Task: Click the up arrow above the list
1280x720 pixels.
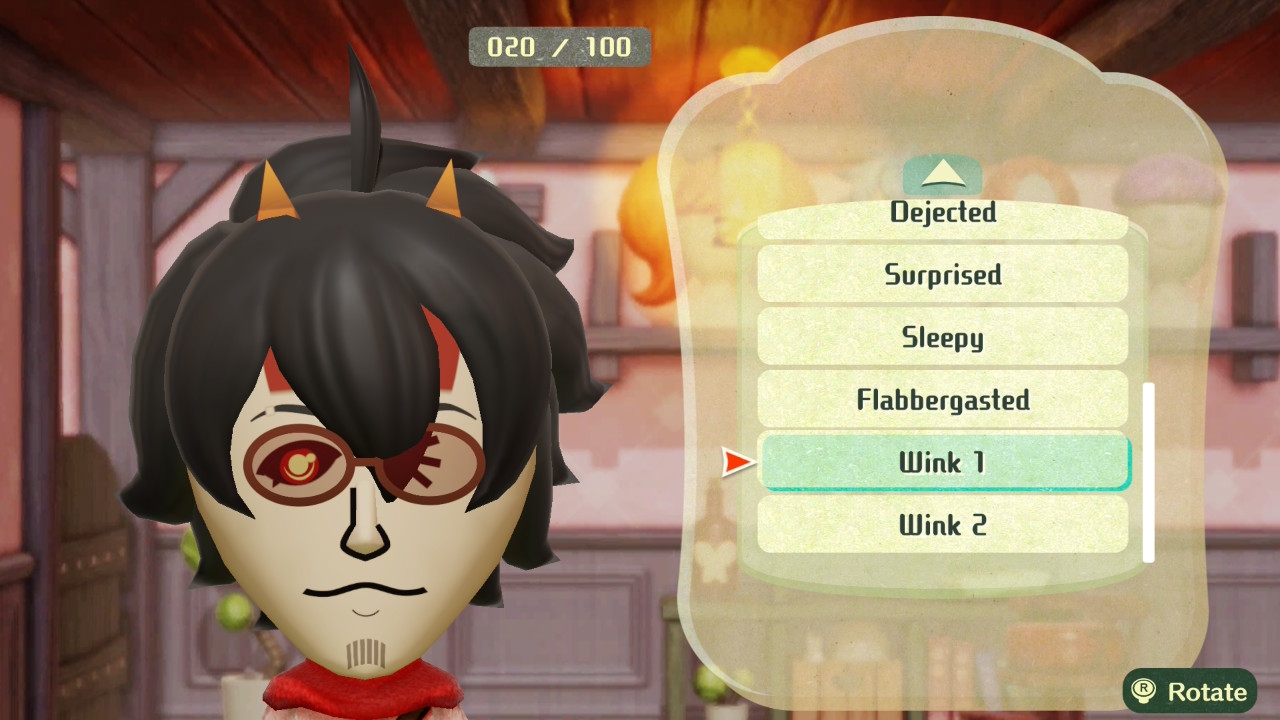Action: click(942, 177)
